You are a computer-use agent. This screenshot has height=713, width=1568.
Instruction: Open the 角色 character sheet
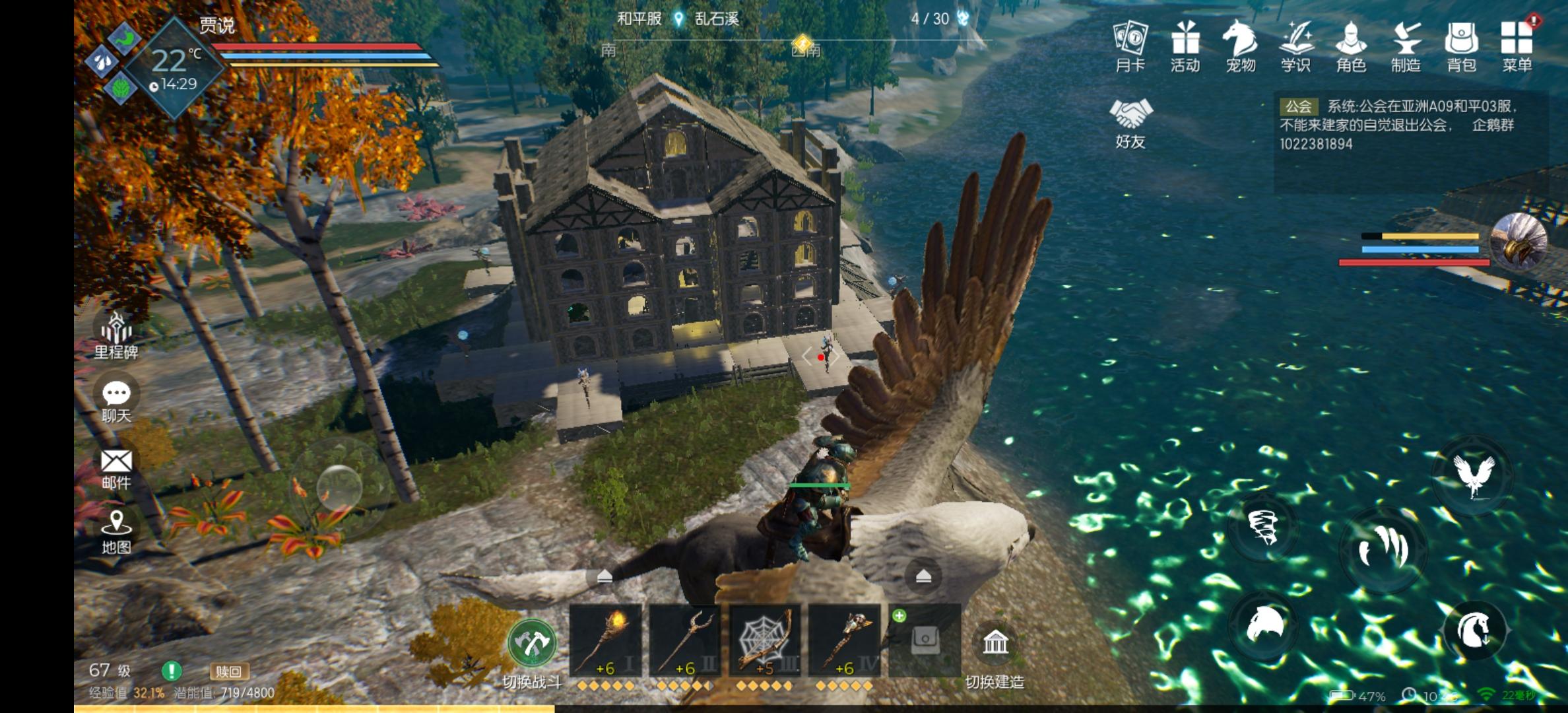click(x=1350, y=45)
